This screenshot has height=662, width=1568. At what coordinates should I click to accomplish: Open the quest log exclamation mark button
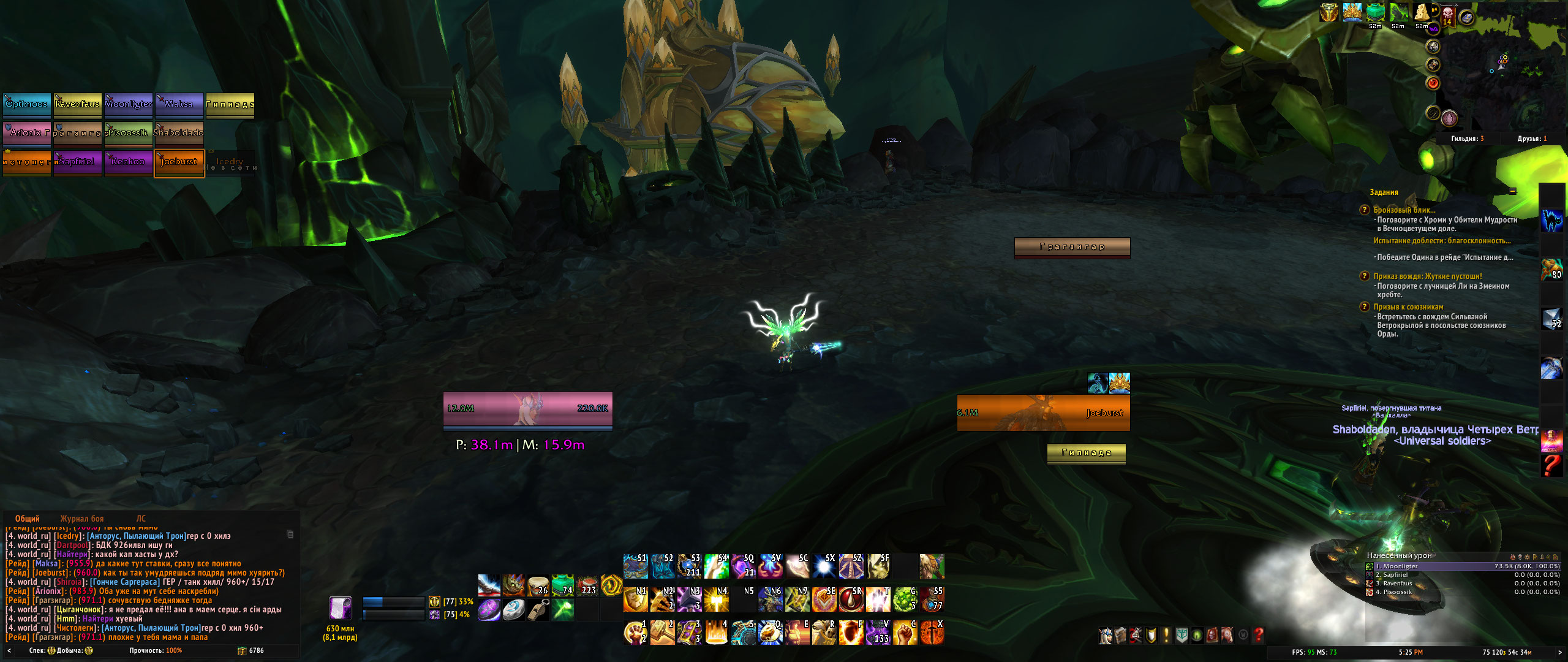point(1166,636)
